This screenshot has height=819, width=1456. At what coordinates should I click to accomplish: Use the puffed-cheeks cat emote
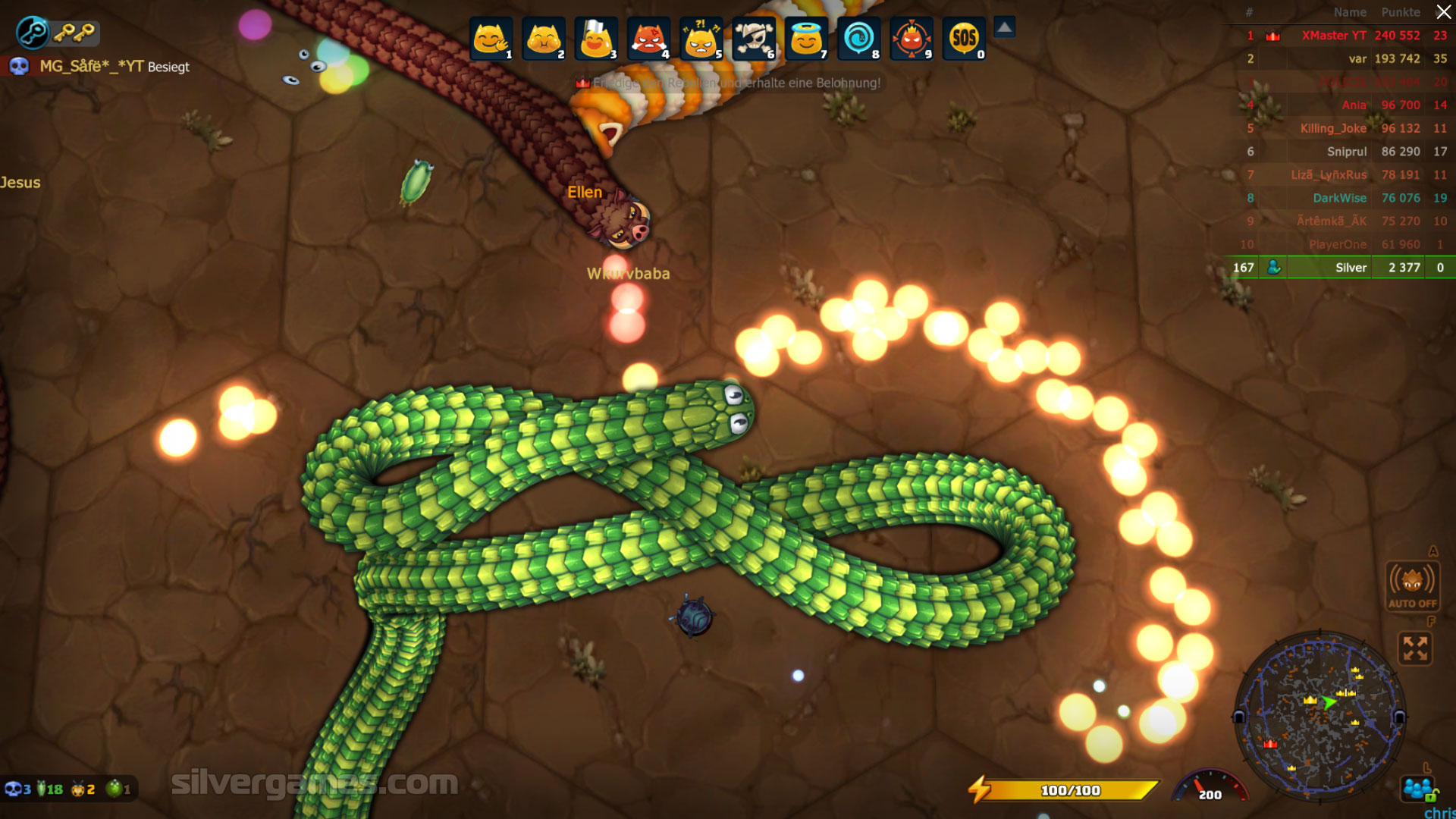pos(543,39)
